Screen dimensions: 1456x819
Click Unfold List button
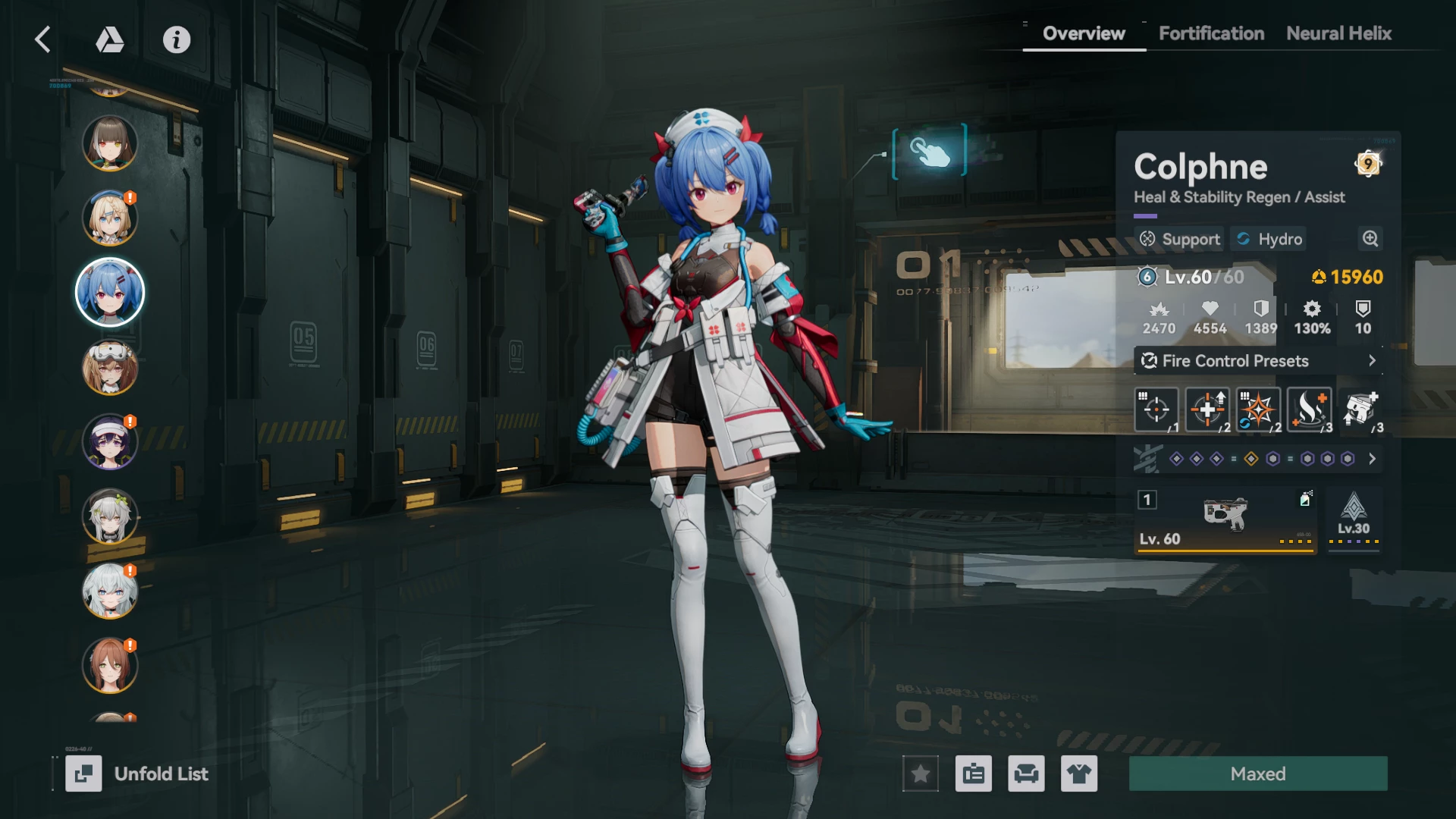click(x=138, y=773)
